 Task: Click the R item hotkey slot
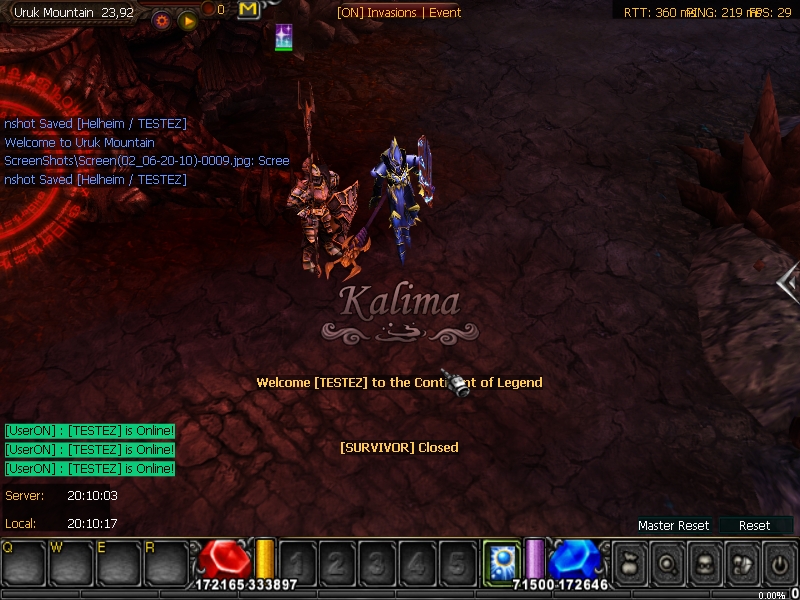167,562
